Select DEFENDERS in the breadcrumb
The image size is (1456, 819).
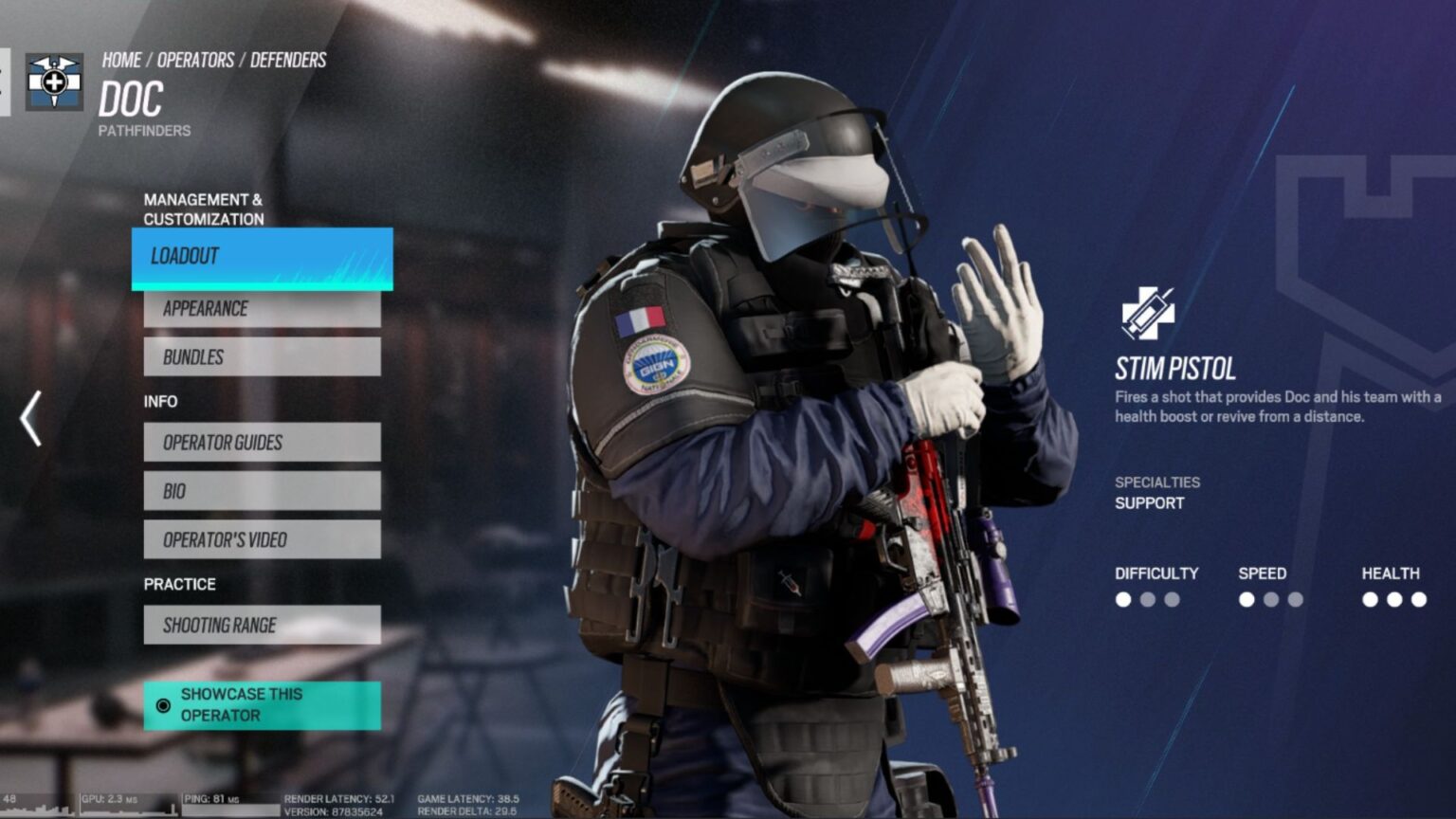tap(287, 60)
